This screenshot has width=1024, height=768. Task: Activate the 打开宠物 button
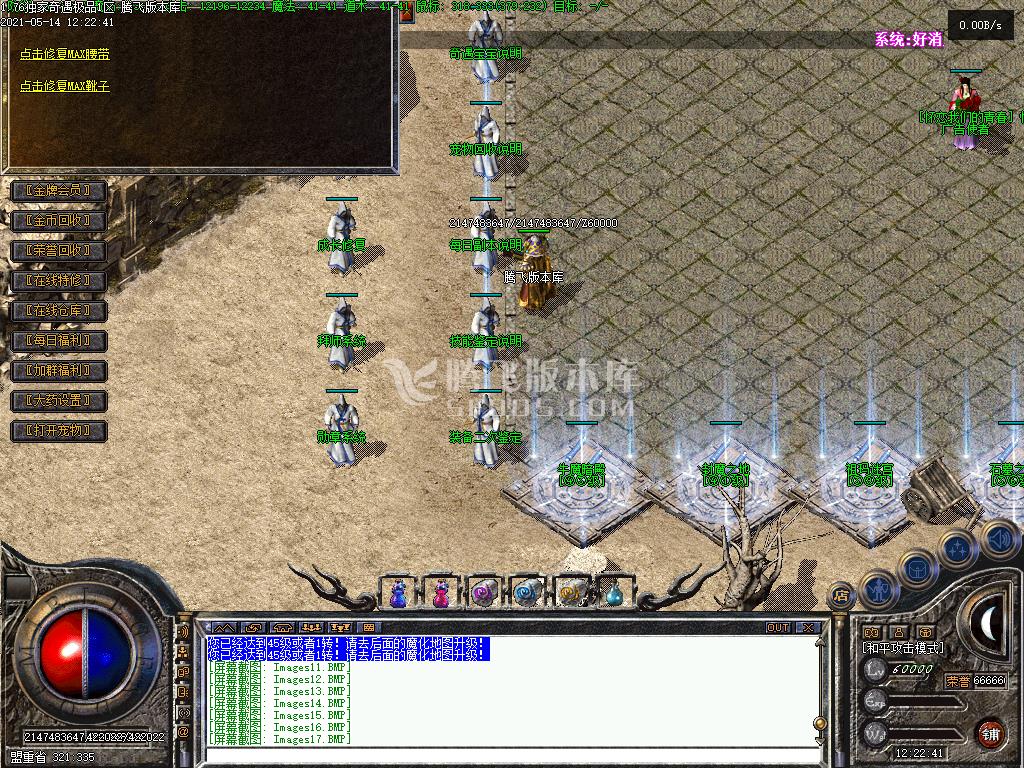click(58, 431)
